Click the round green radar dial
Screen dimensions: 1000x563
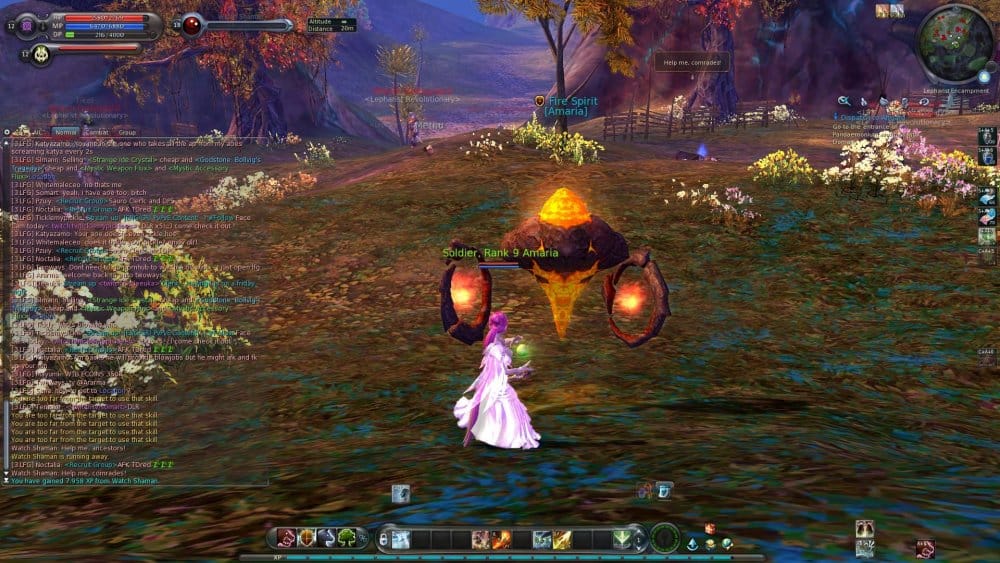click(x=665, y=538)
